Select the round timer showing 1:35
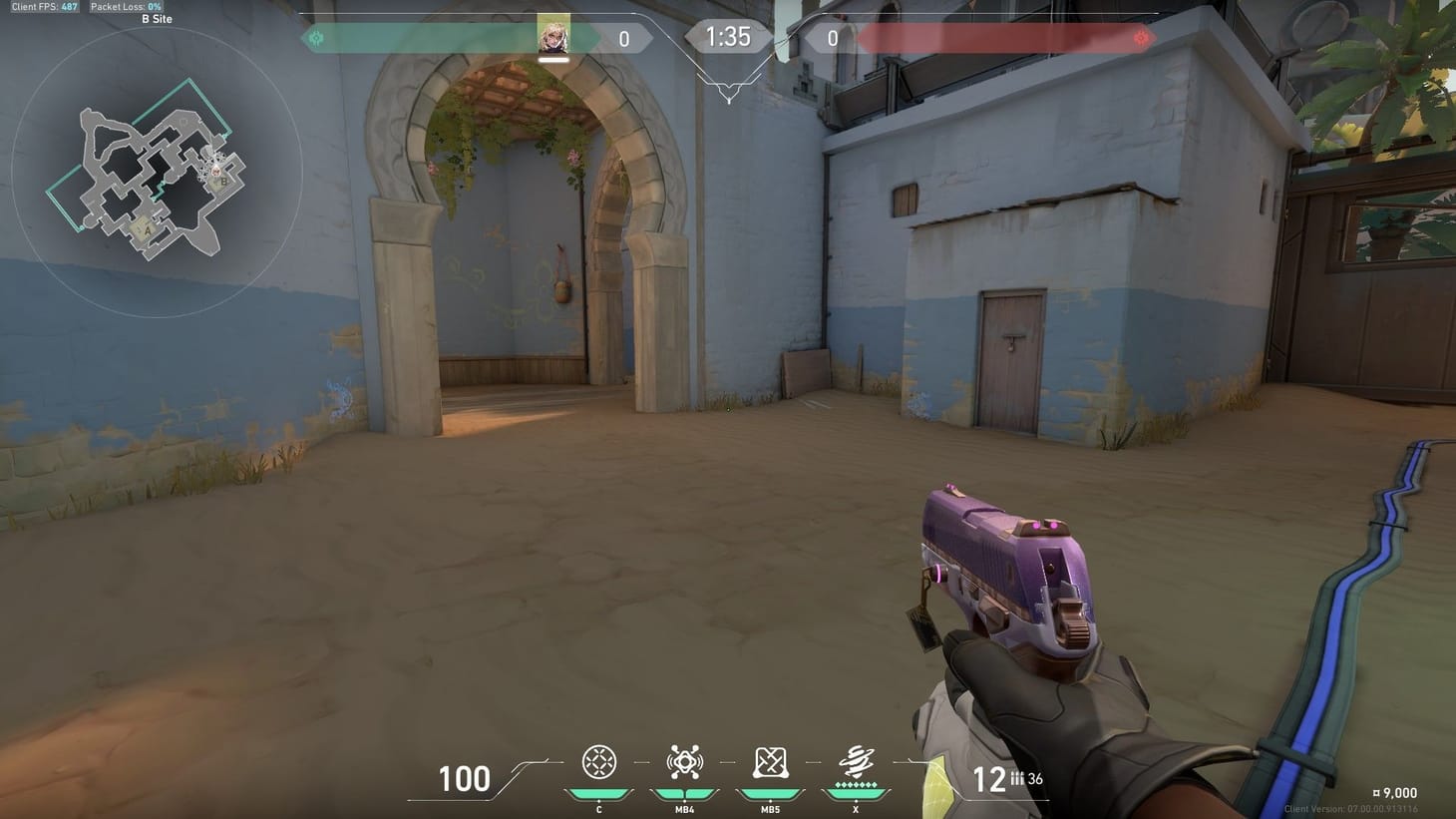The width and height of the screenshot is (1456, 819). pyautogui.click(x=729, y=37)
